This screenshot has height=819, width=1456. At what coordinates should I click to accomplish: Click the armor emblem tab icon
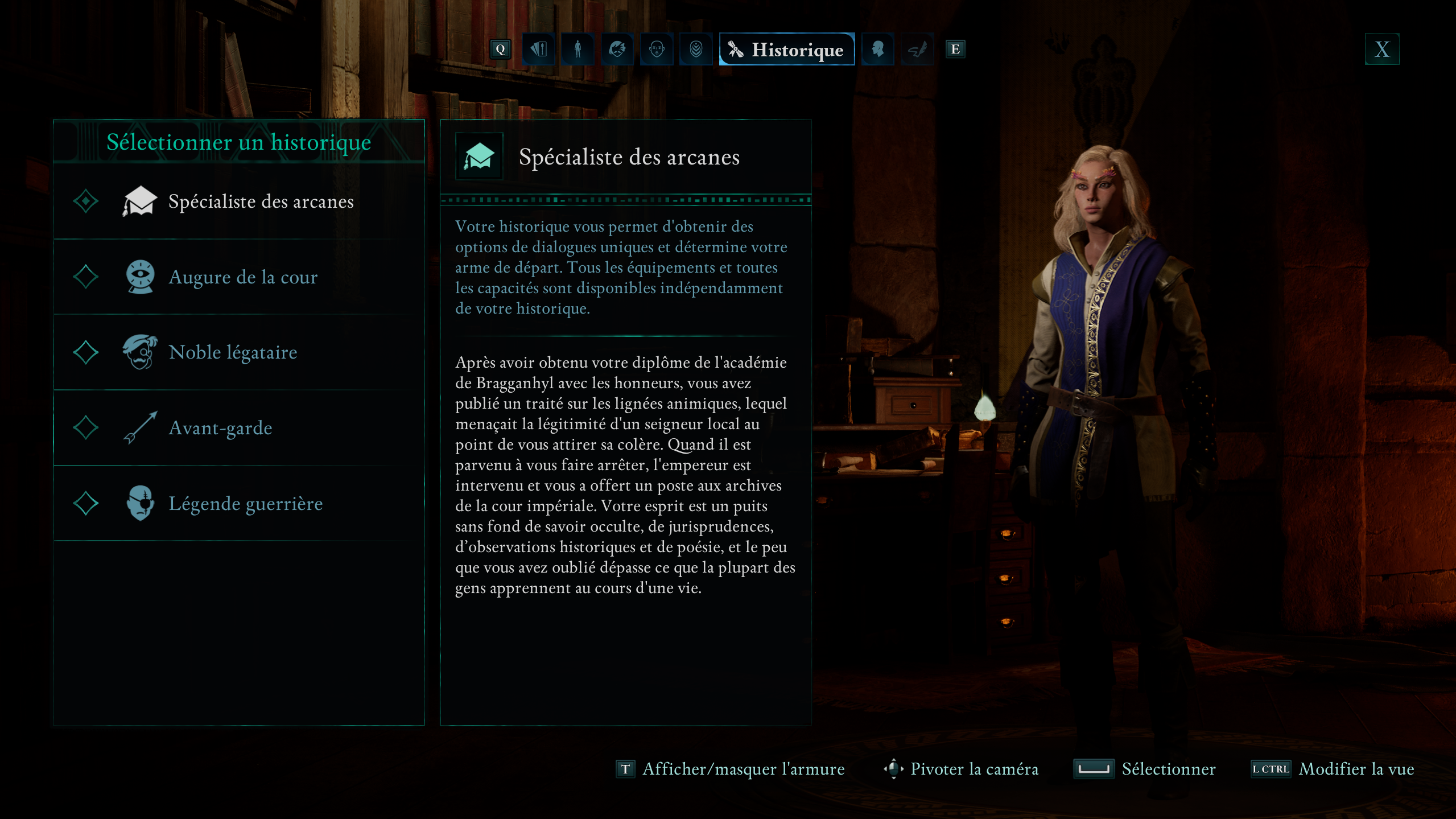point(695,50)
